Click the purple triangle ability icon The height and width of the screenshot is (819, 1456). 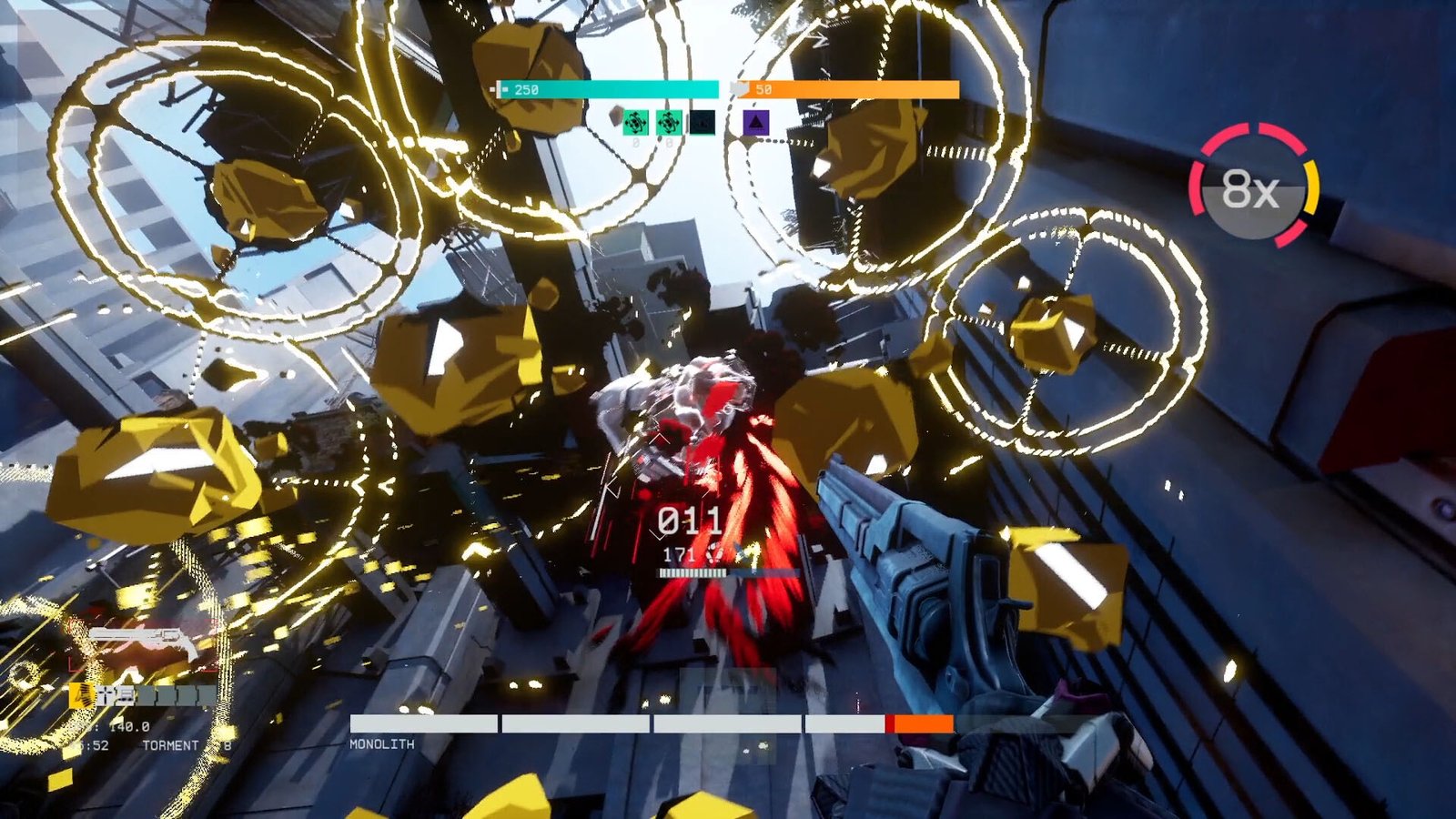[755, 122]
